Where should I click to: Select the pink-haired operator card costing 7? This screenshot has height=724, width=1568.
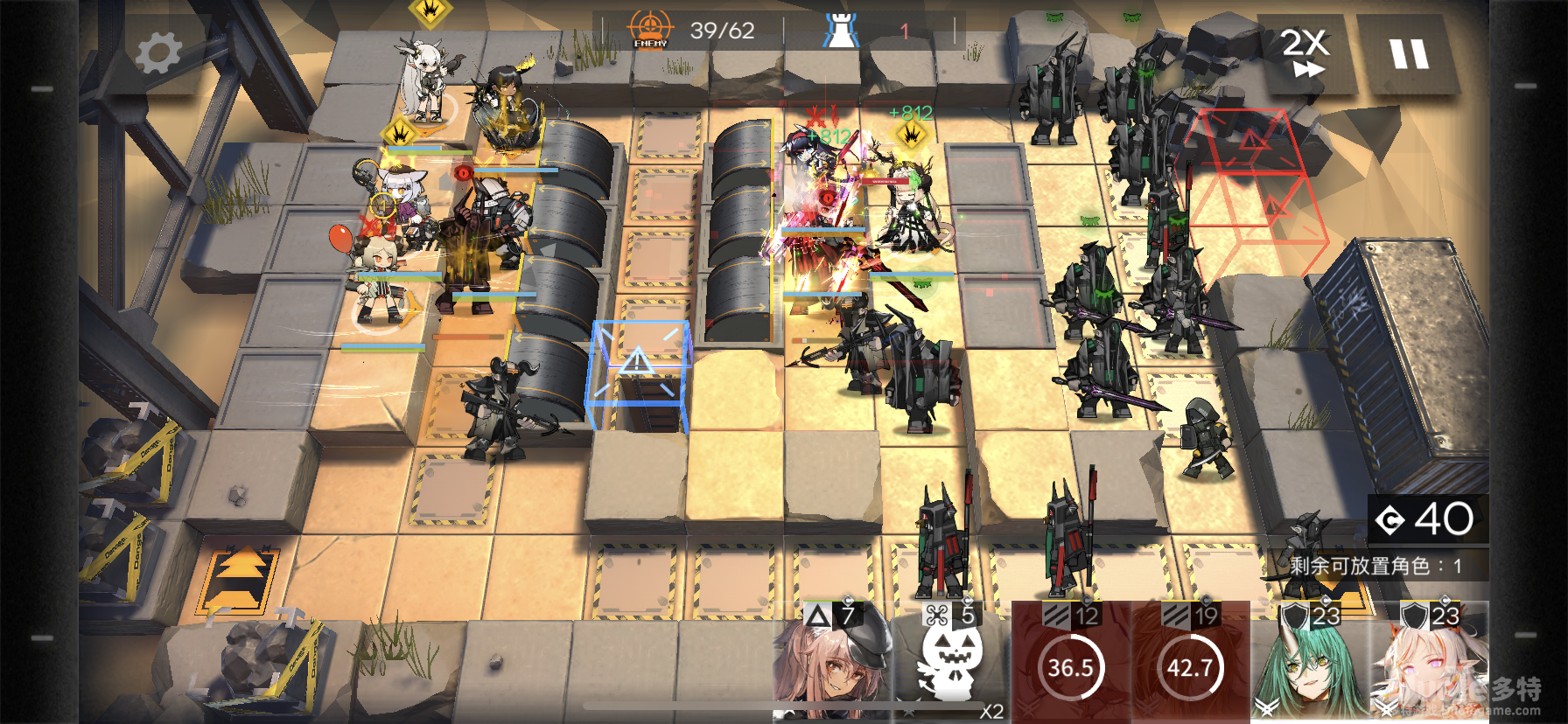pyautogui.click(x=832, y=663)
